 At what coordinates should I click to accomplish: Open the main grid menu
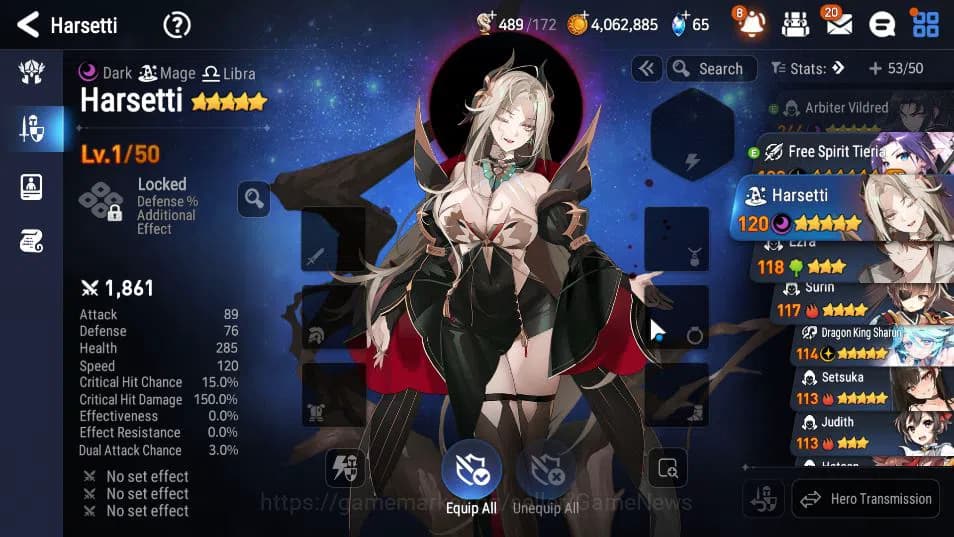(x=925, y=24)
